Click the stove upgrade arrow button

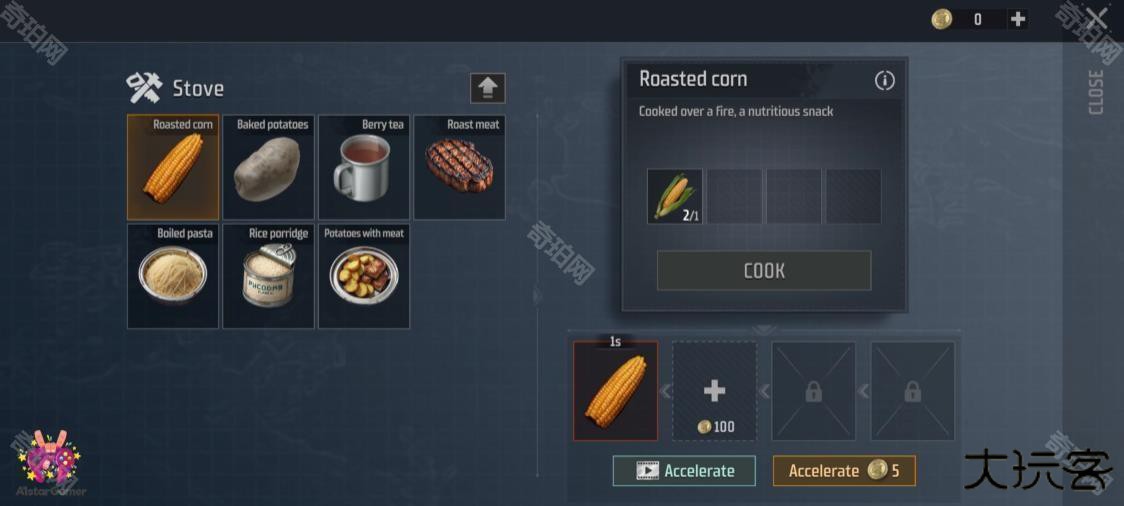[x=488, y=88]
